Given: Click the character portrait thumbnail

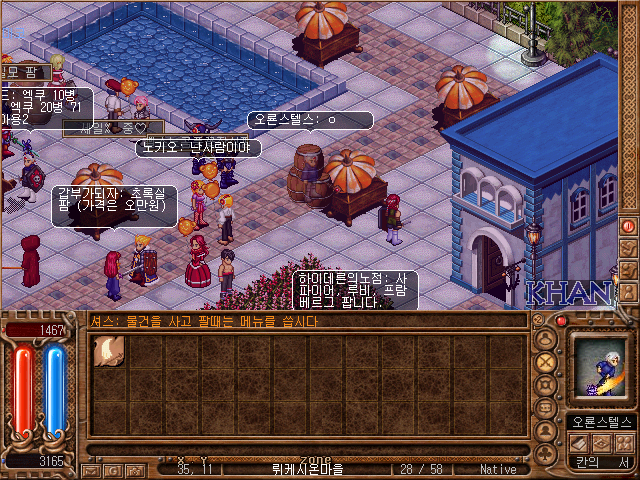Looking at the screenshot, I should (600, 367).
